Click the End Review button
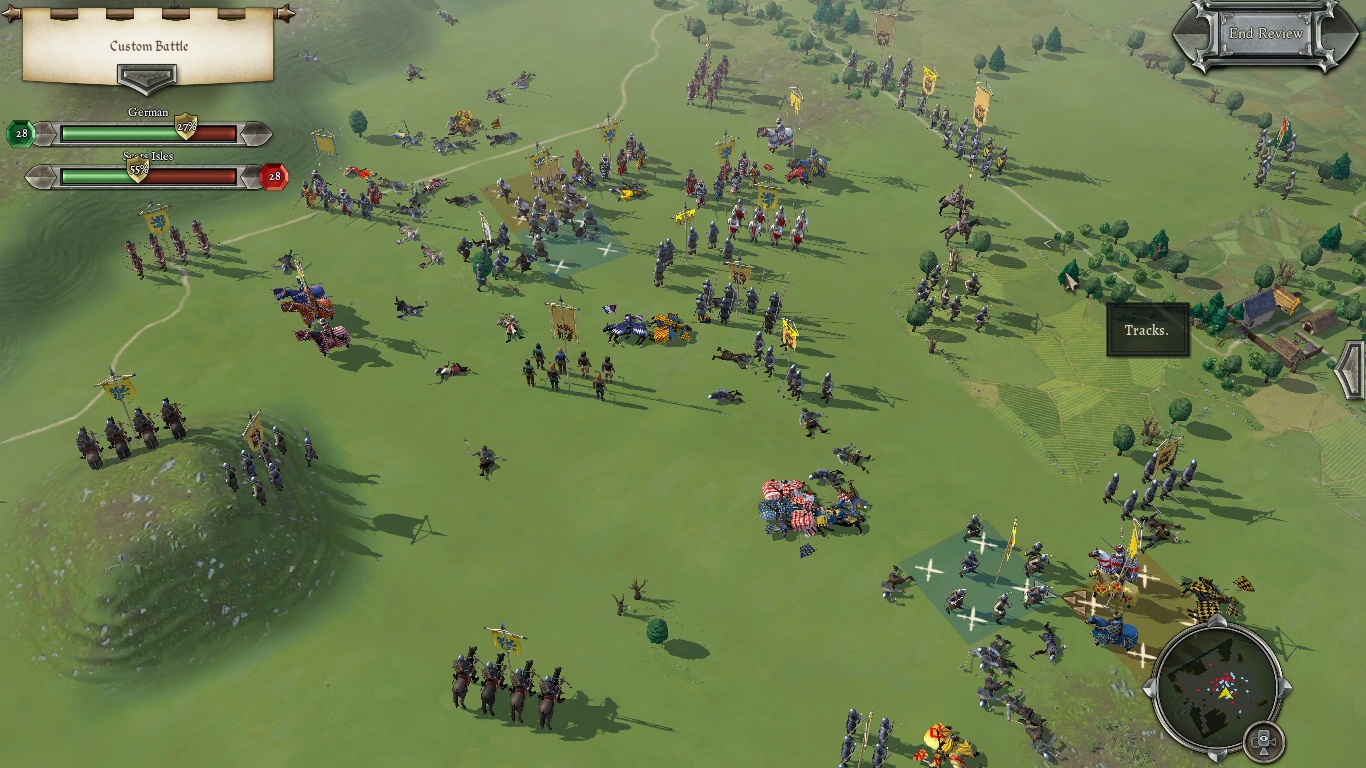The width and height of the screenshot is (1366, 768). pos(1265,34)
